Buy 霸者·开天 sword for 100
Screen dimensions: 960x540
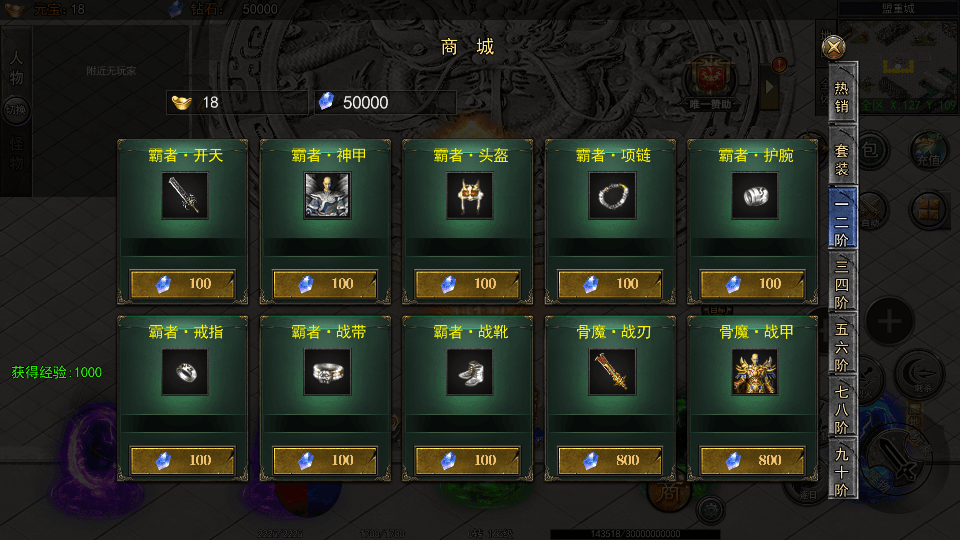tap(183, 284)
